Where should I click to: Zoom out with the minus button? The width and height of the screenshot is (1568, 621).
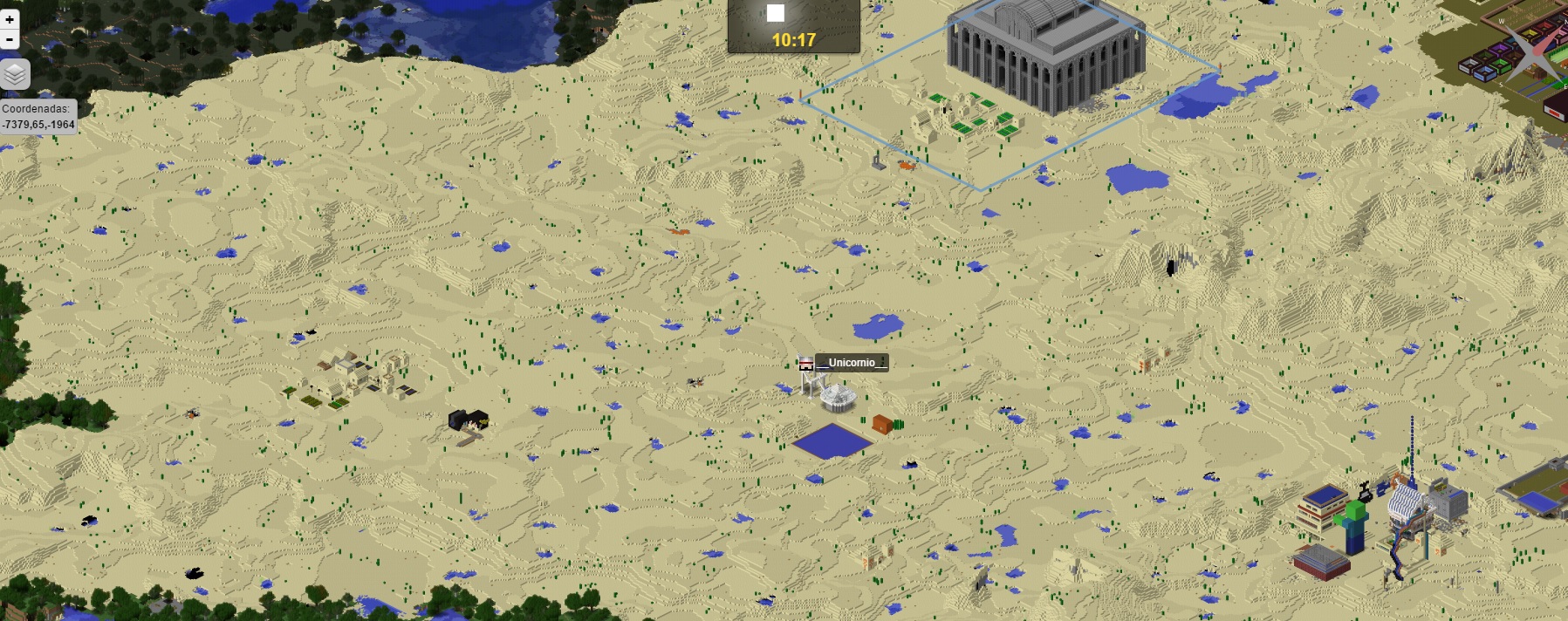9,40
